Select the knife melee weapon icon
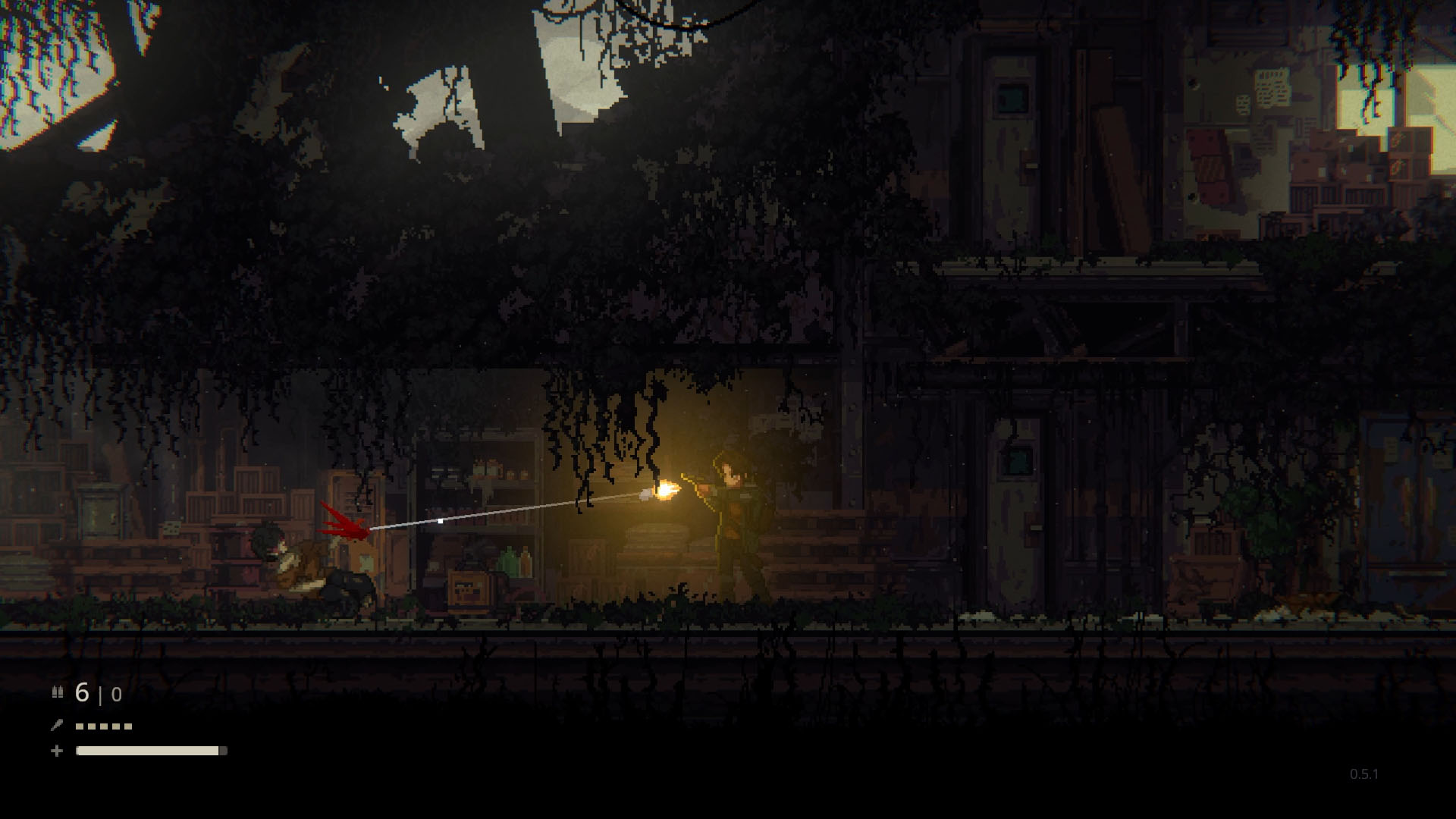Image resolution: width=1456 pixels, height=819 pixels. click(x=56, y=725)
